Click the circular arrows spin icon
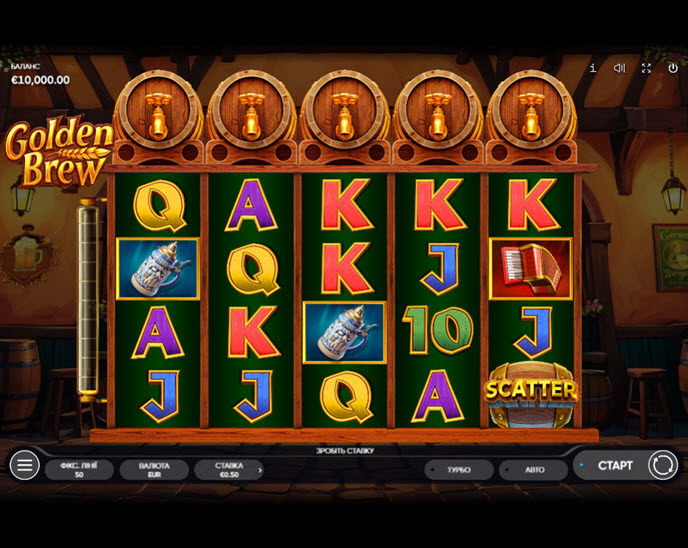 [662, 465]
